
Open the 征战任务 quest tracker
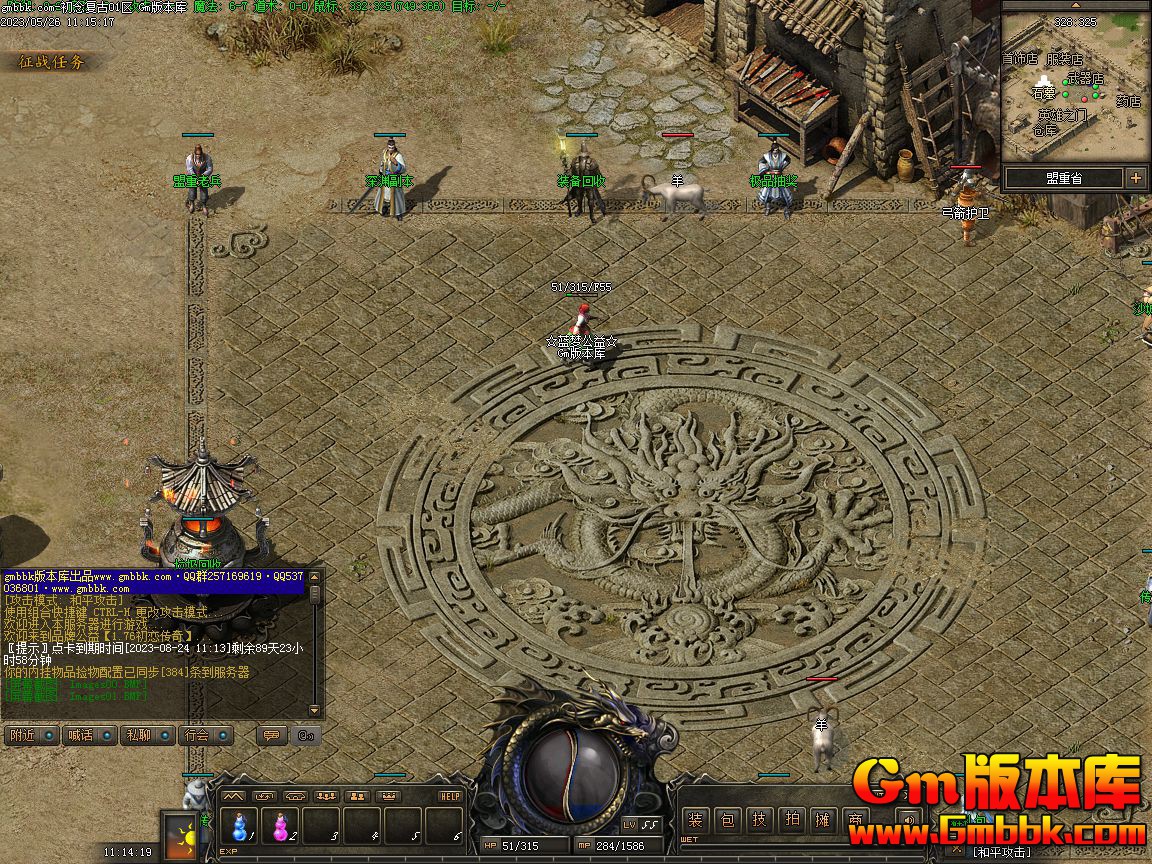(52, 62)
